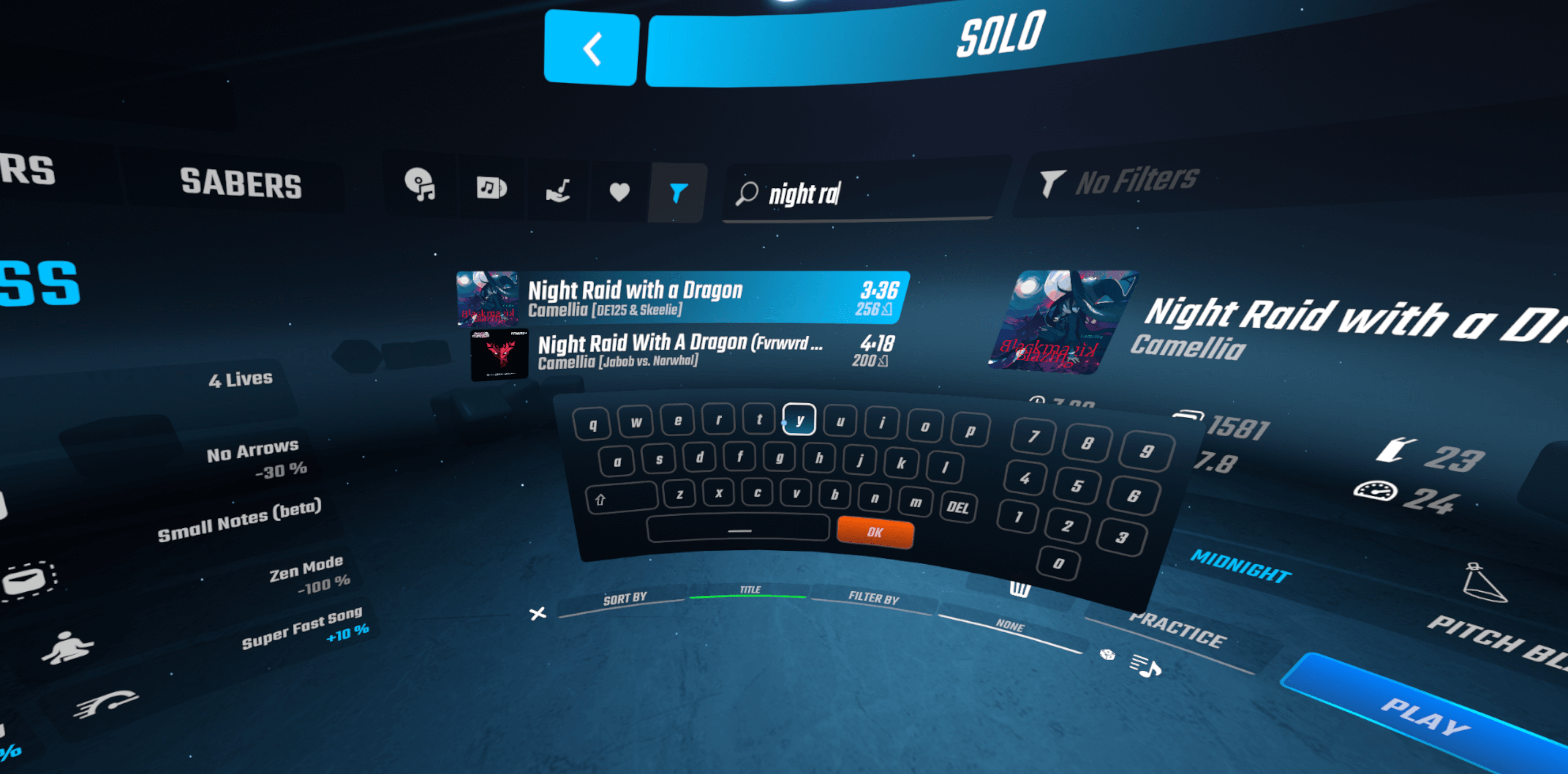Switch to the SABERS tab
Image resolution: width=1568 pixels, height=774 pixels.
click(x=240, y=183)
